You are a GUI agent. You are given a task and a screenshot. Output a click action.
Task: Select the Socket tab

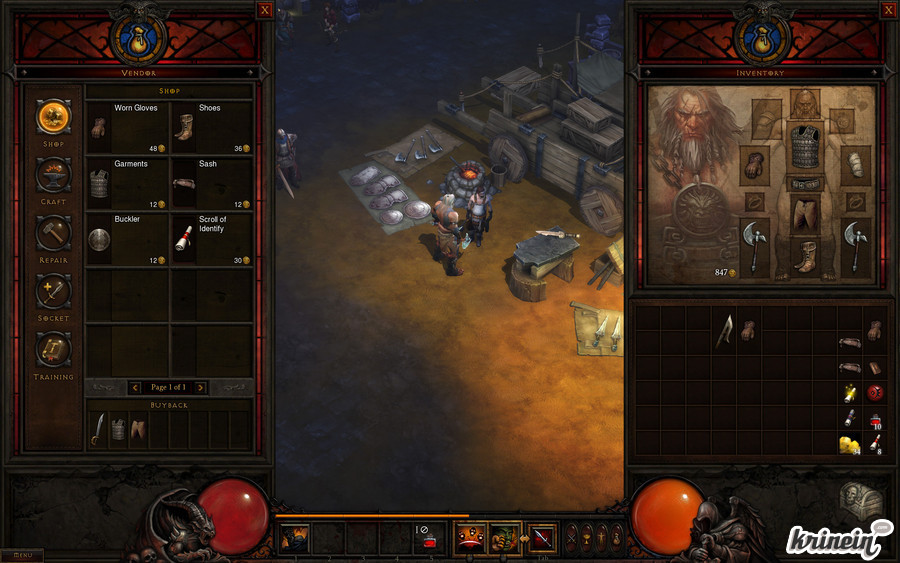[54, 291]
